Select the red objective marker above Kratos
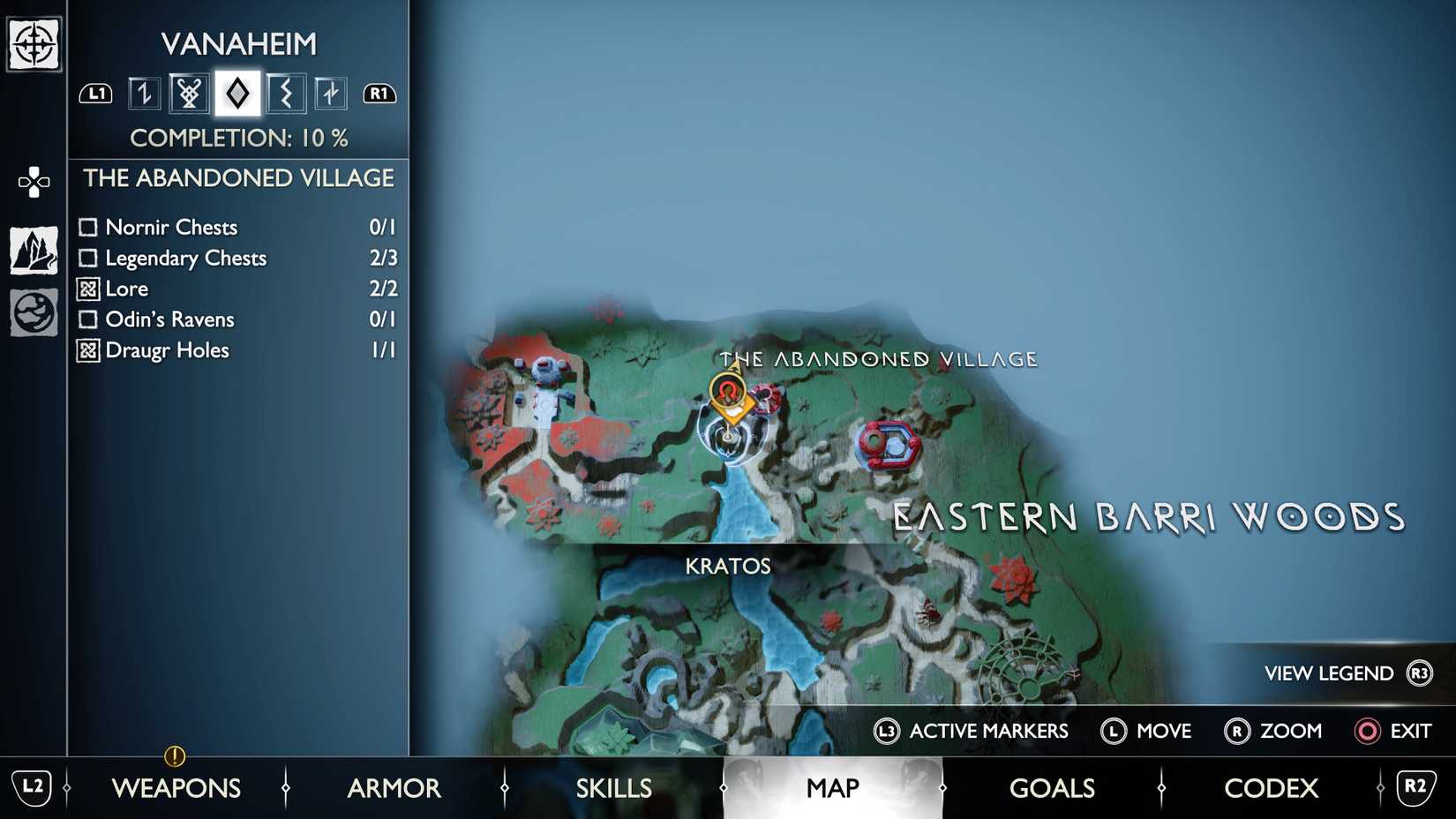 pos(727,391)
